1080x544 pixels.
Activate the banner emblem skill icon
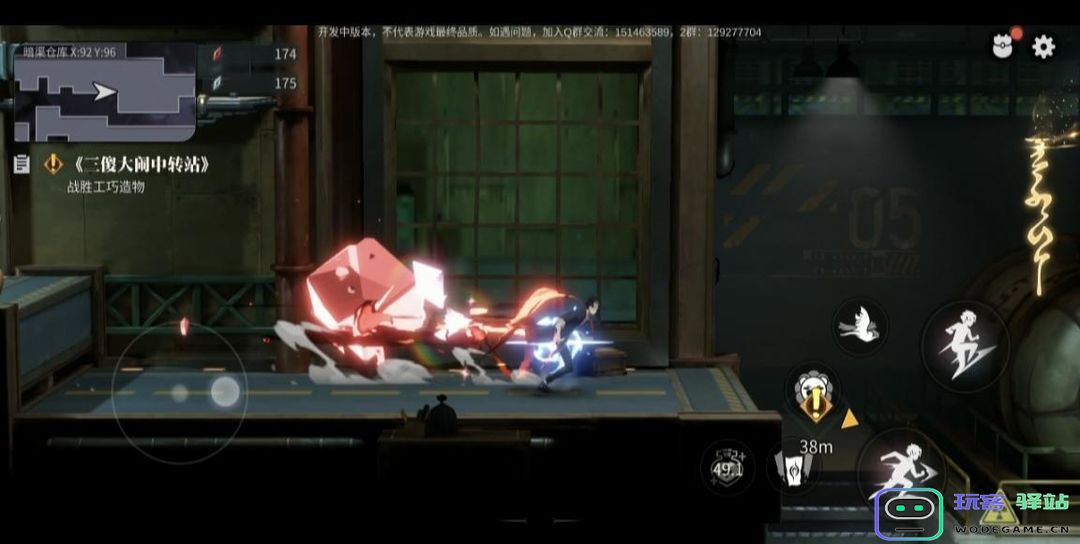[793, 467]
